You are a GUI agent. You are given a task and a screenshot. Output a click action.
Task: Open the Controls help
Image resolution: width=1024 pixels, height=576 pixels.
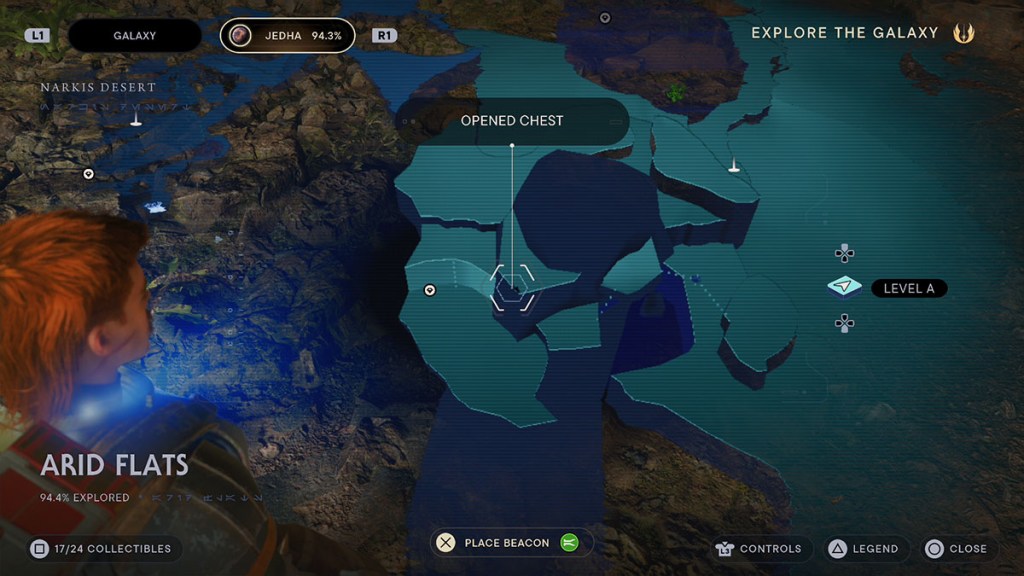[759, 549]
